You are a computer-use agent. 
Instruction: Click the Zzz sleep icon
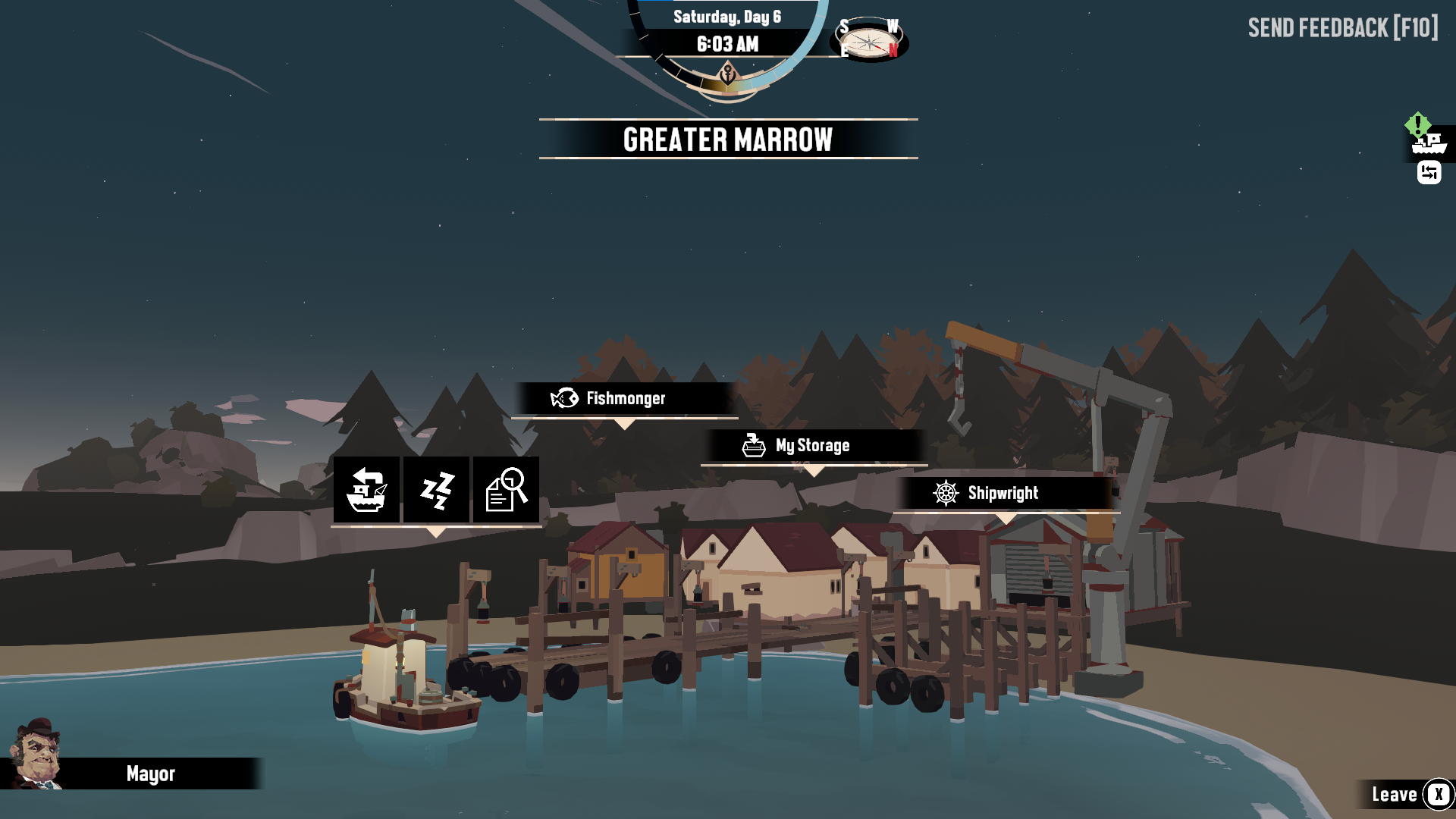[437, 490]
